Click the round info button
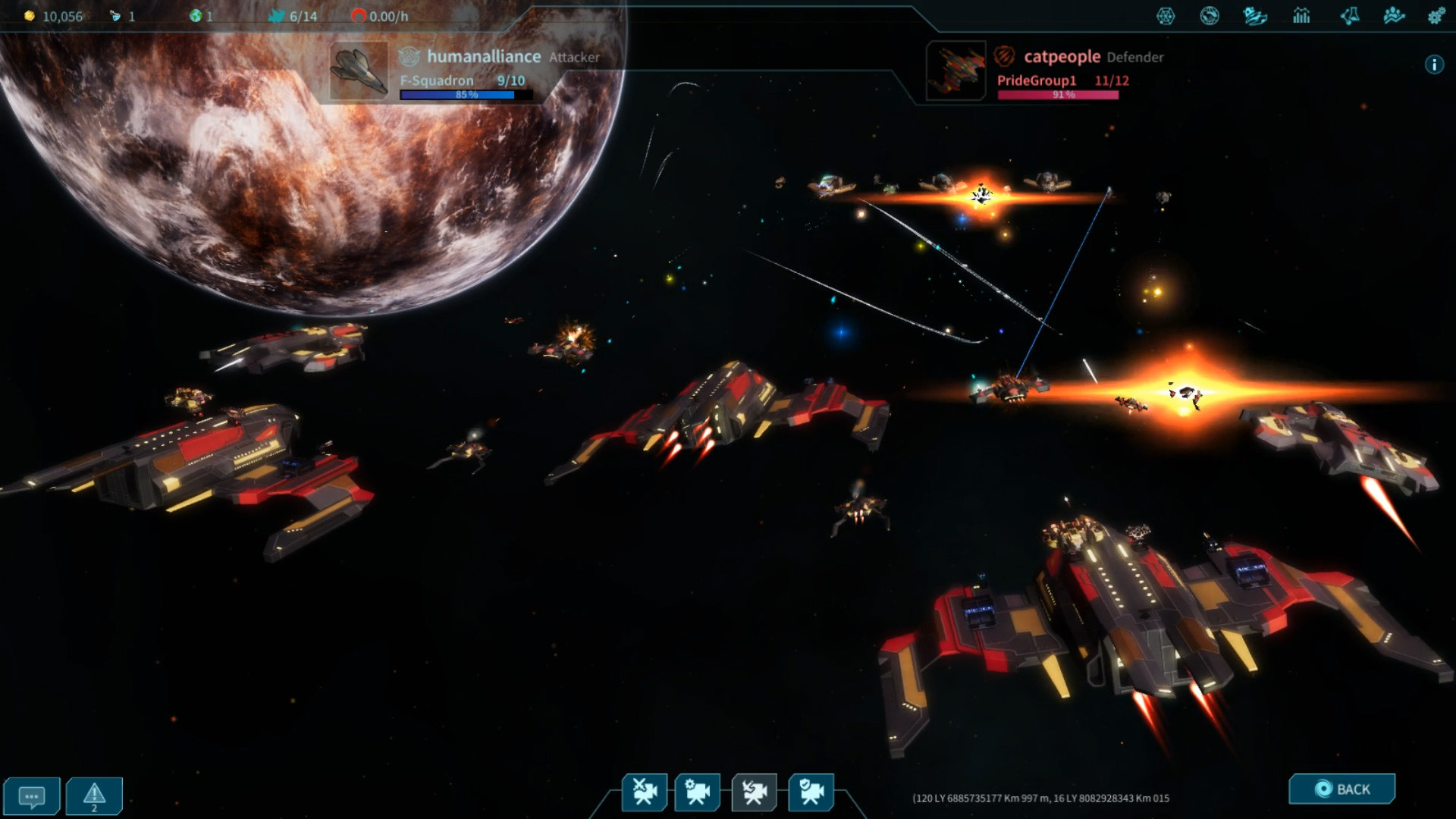The width and height of the screenshot is (1456, 819). click(1433, 65)
